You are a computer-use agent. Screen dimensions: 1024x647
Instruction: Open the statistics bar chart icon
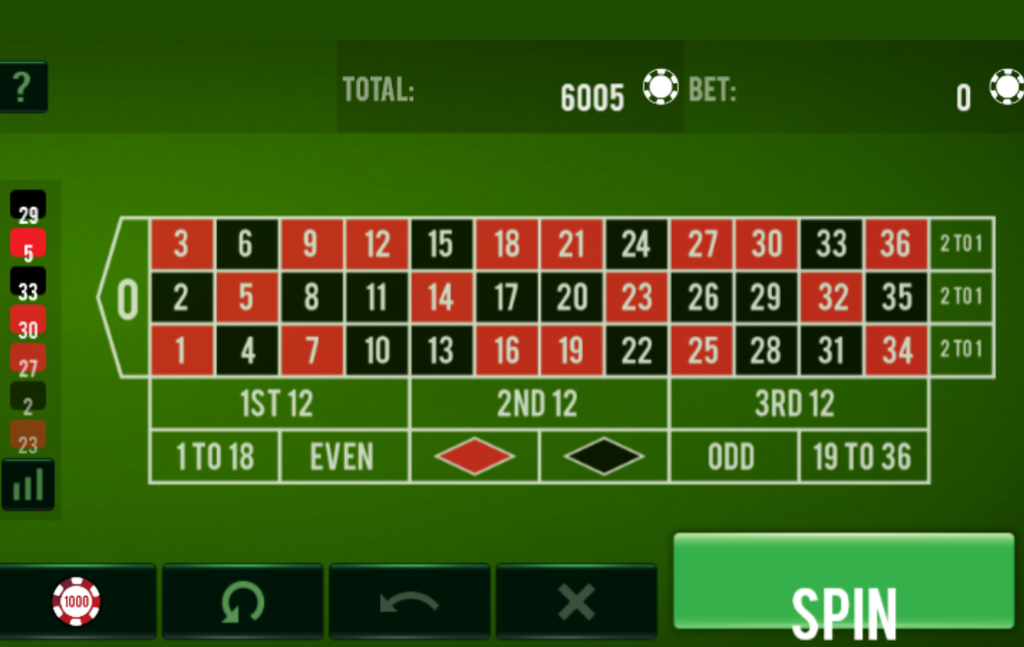(28, 485)
